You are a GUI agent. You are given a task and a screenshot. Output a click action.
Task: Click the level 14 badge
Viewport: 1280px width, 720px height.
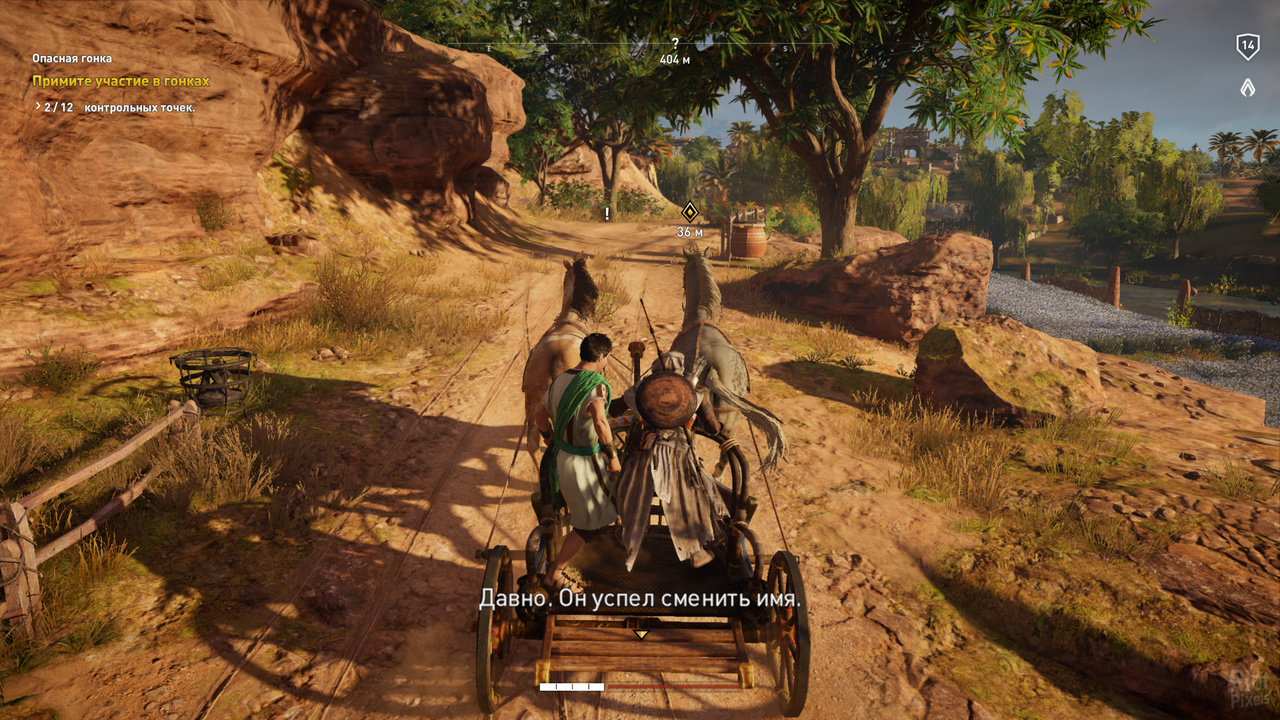(x=1247, y=45)
